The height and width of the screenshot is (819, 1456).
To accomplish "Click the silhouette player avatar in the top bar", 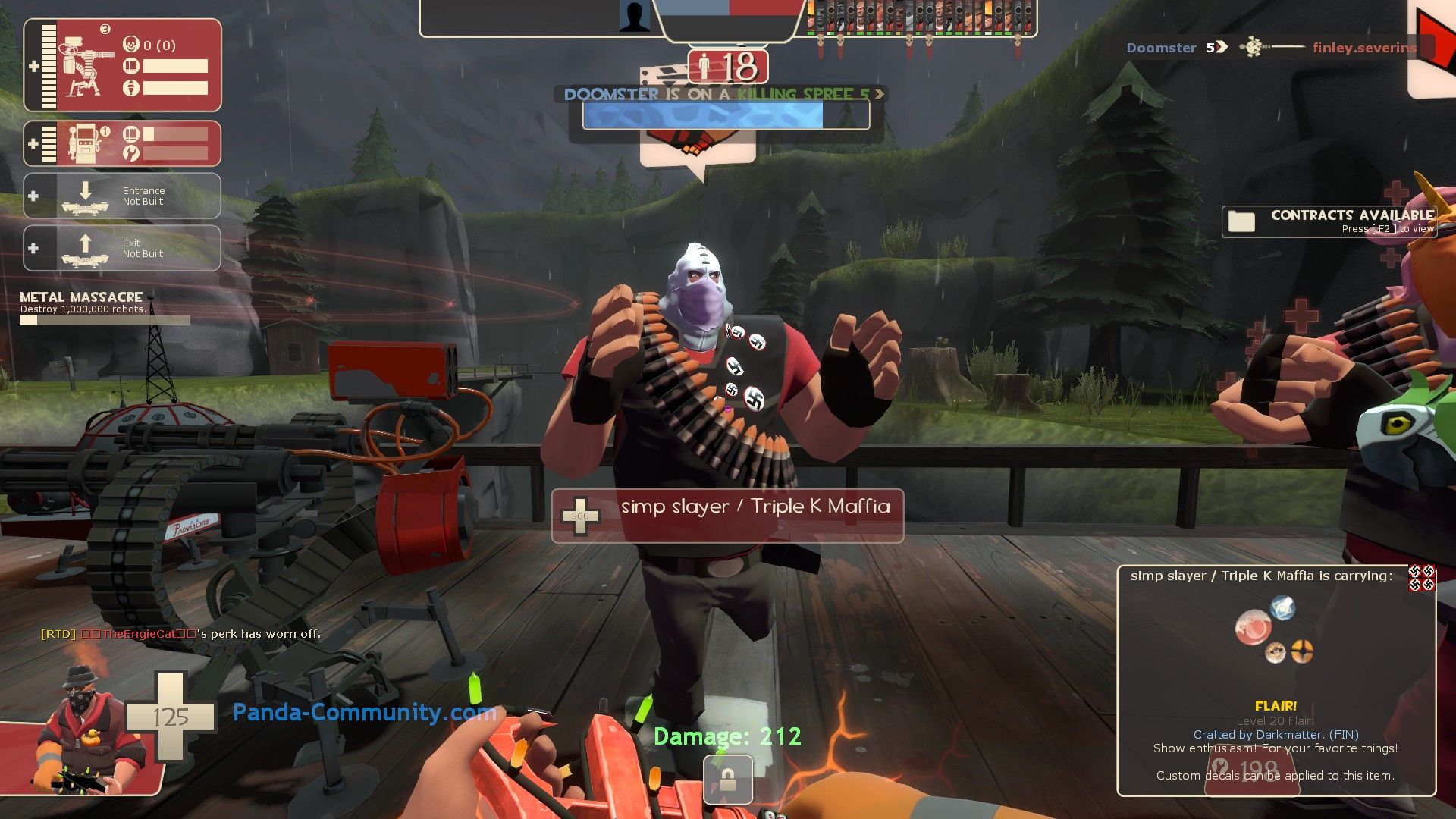I will (634, 17).
